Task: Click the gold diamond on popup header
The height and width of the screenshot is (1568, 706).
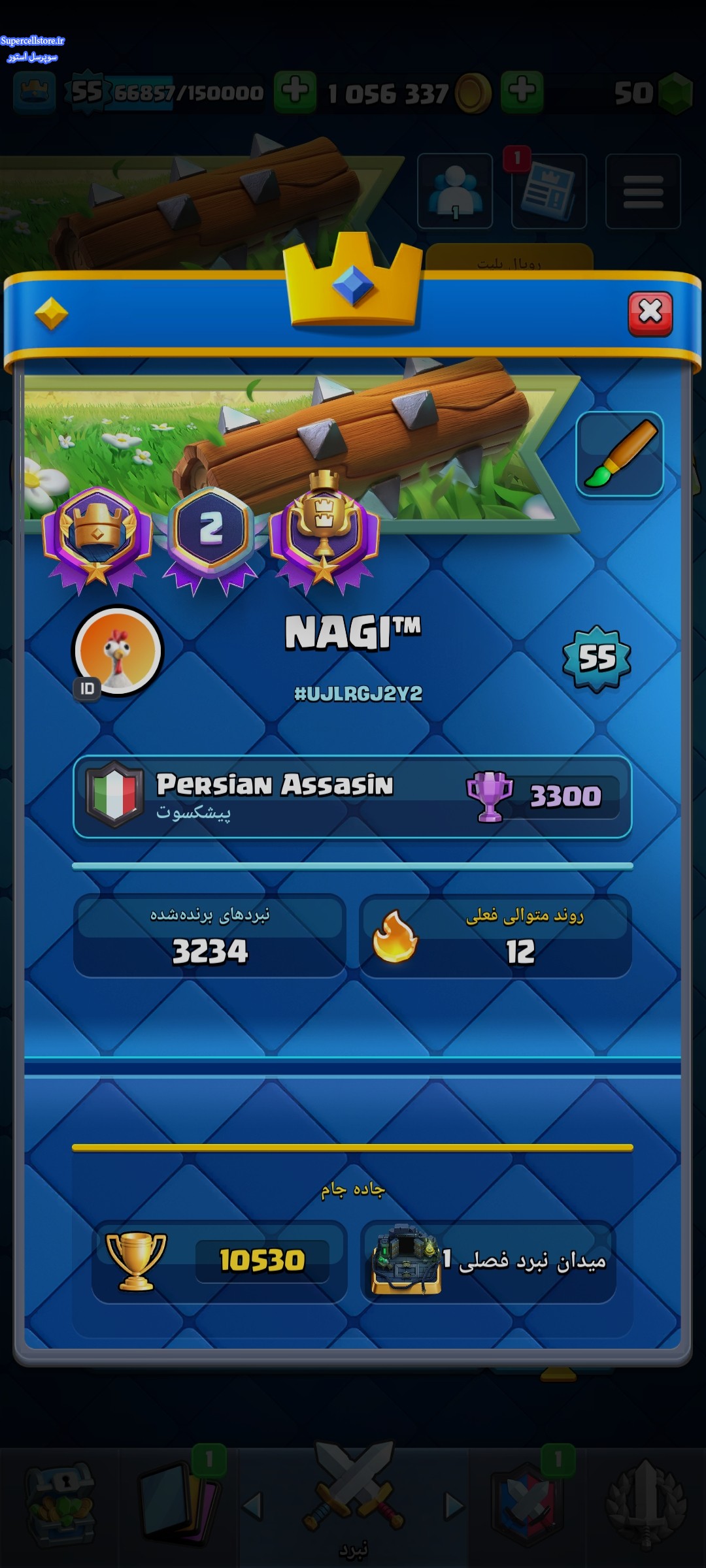Action: (51, 314)
